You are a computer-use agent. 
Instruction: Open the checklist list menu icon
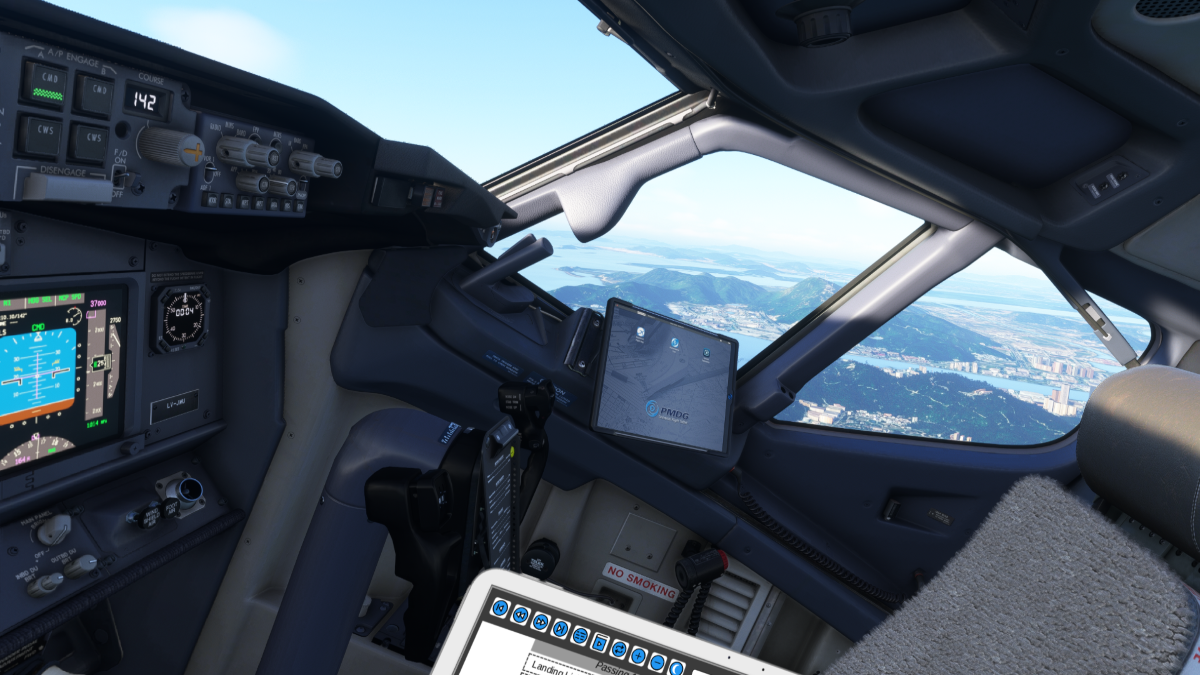580,635
